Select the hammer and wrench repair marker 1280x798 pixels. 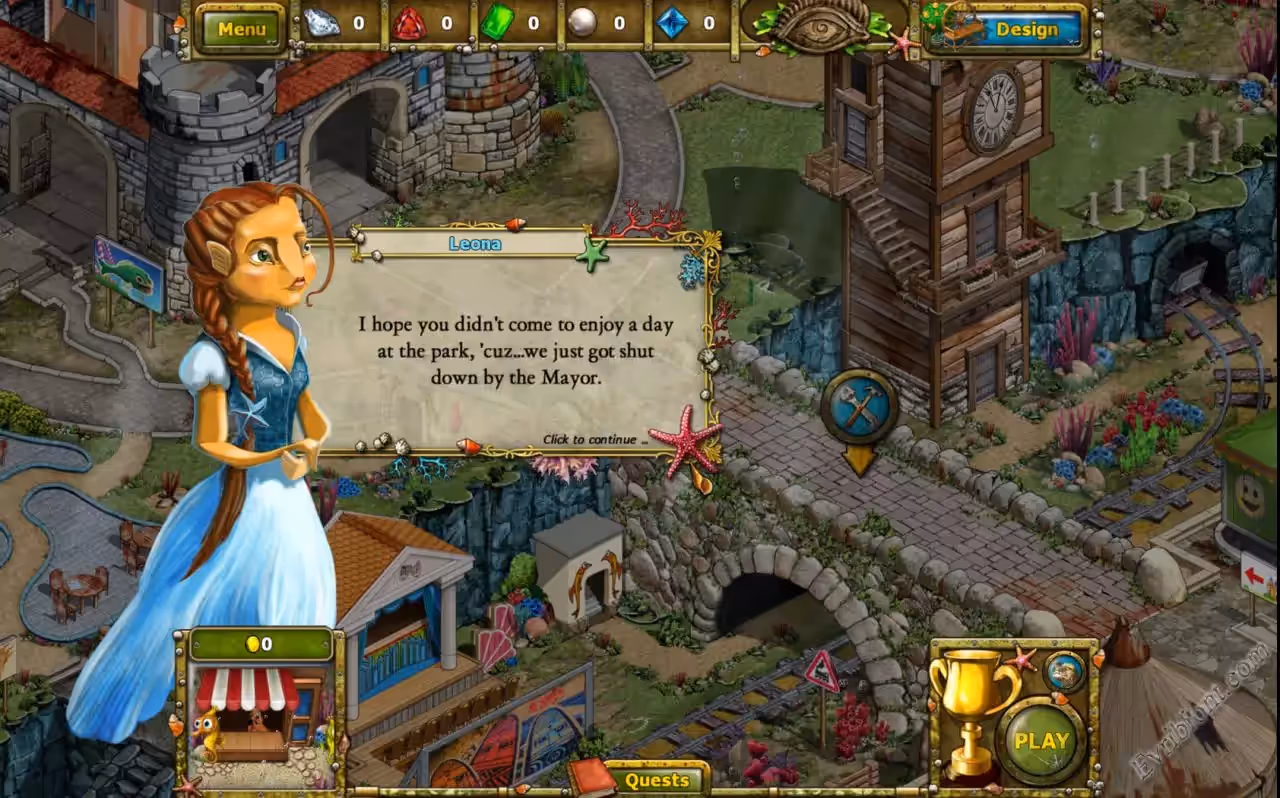point(859,408)
